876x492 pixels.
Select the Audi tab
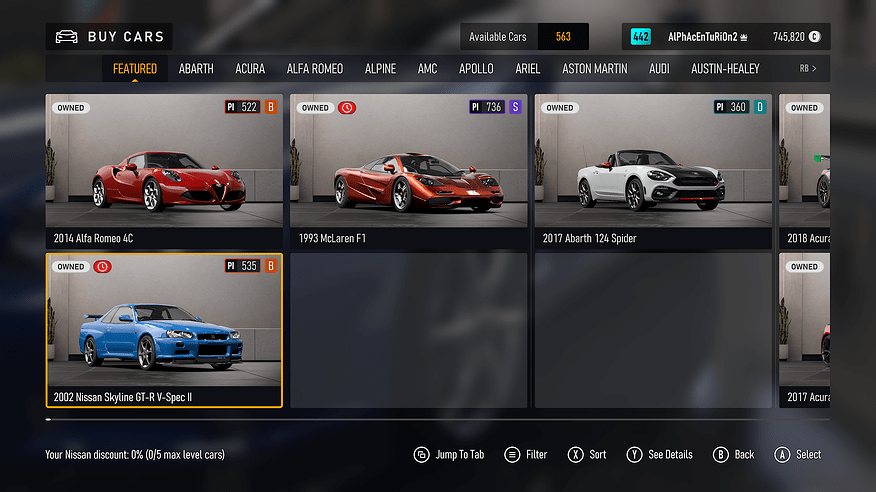click(659, 69)
